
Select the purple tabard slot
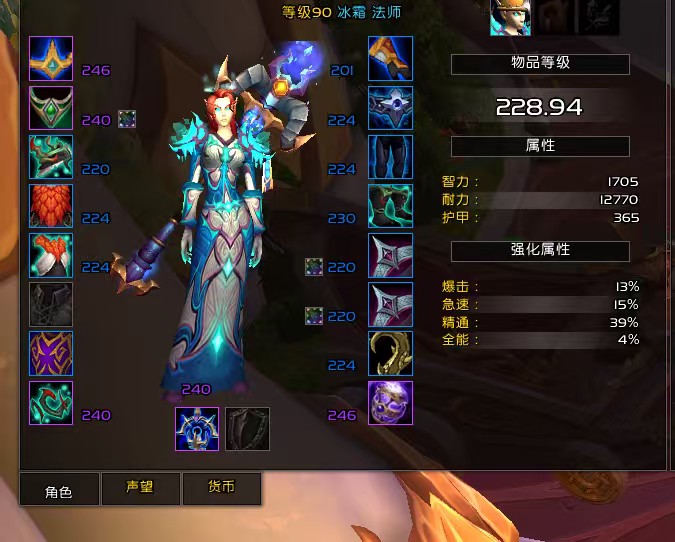tap(51, 353)
